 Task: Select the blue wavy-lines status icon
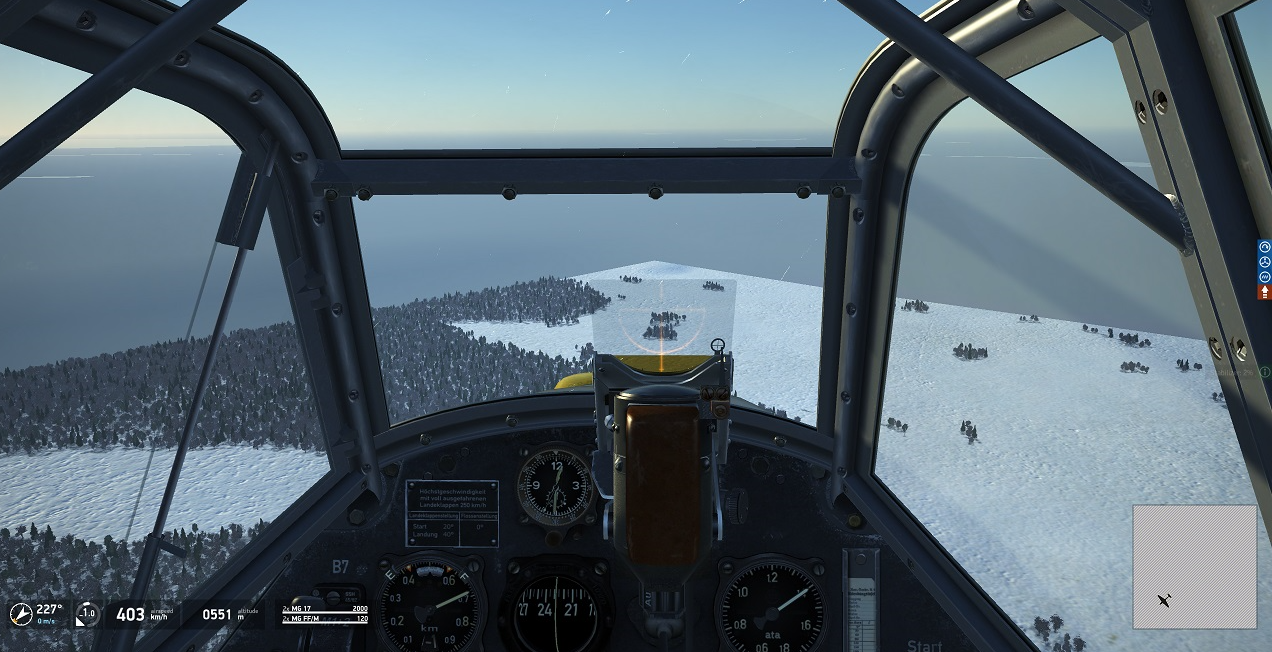point(1264,277)
